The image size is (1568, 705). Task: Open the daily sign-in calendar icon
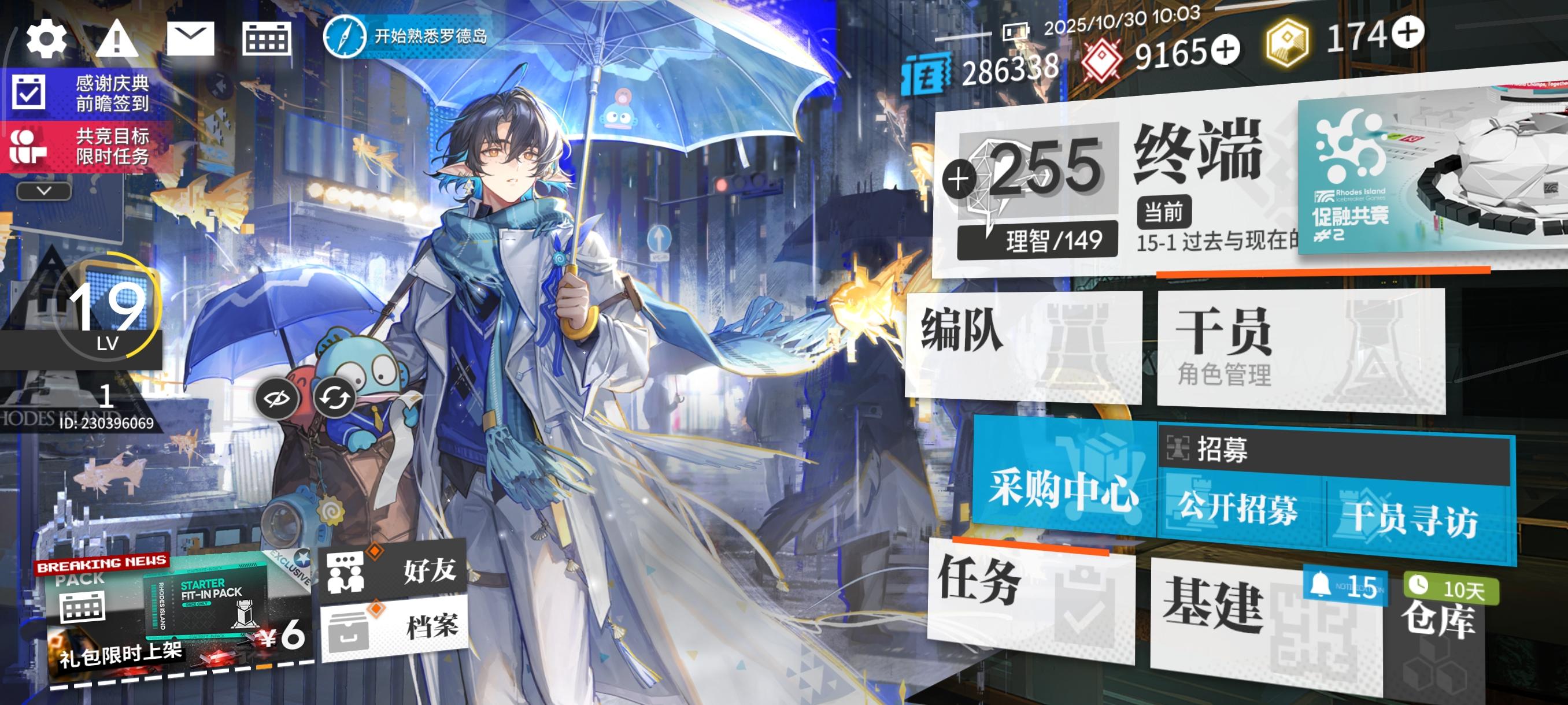click(x=266, y=38)
